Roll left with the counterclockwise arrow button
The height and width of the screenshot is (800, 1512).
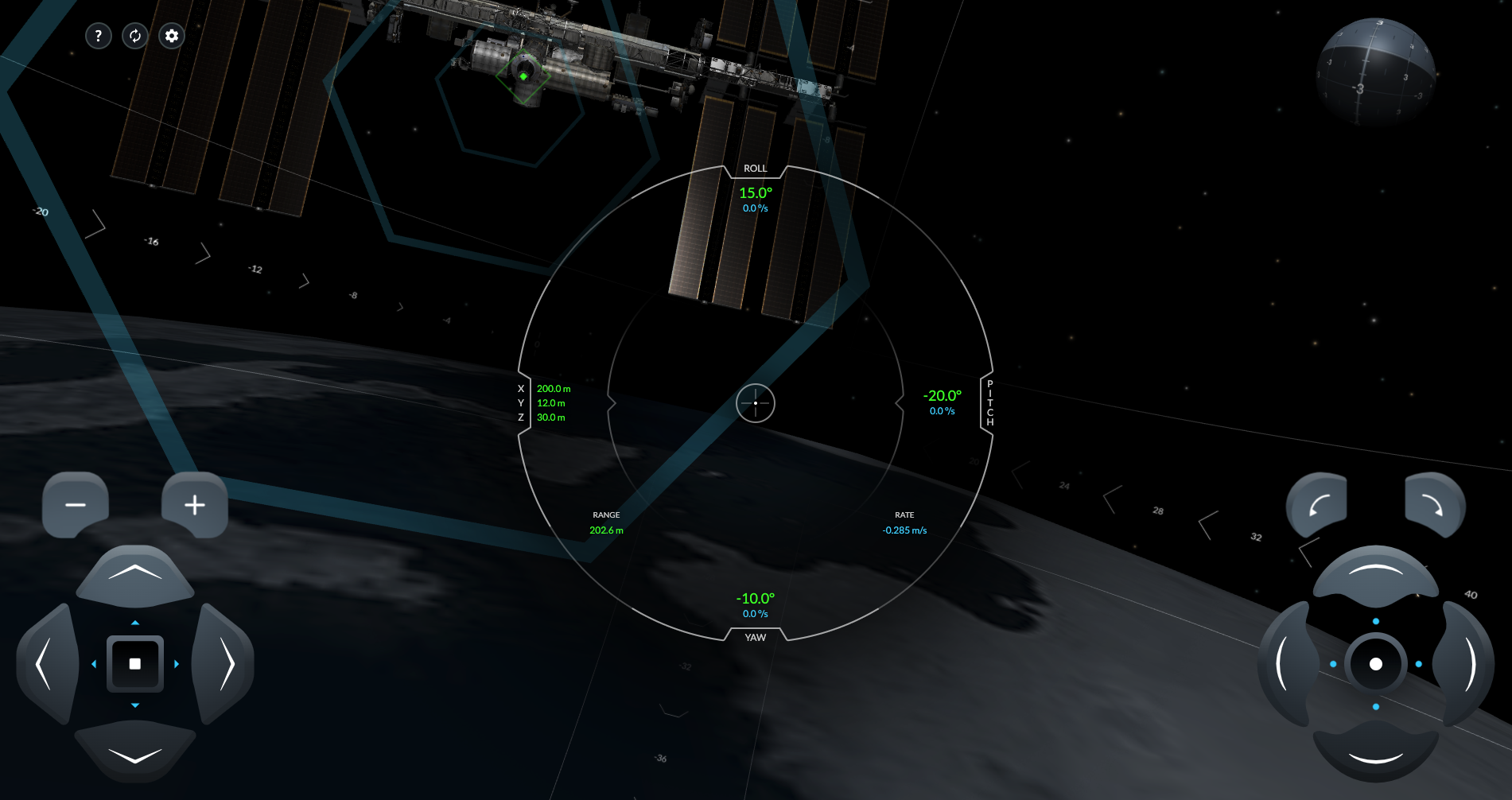click(x=1317, y=505)
